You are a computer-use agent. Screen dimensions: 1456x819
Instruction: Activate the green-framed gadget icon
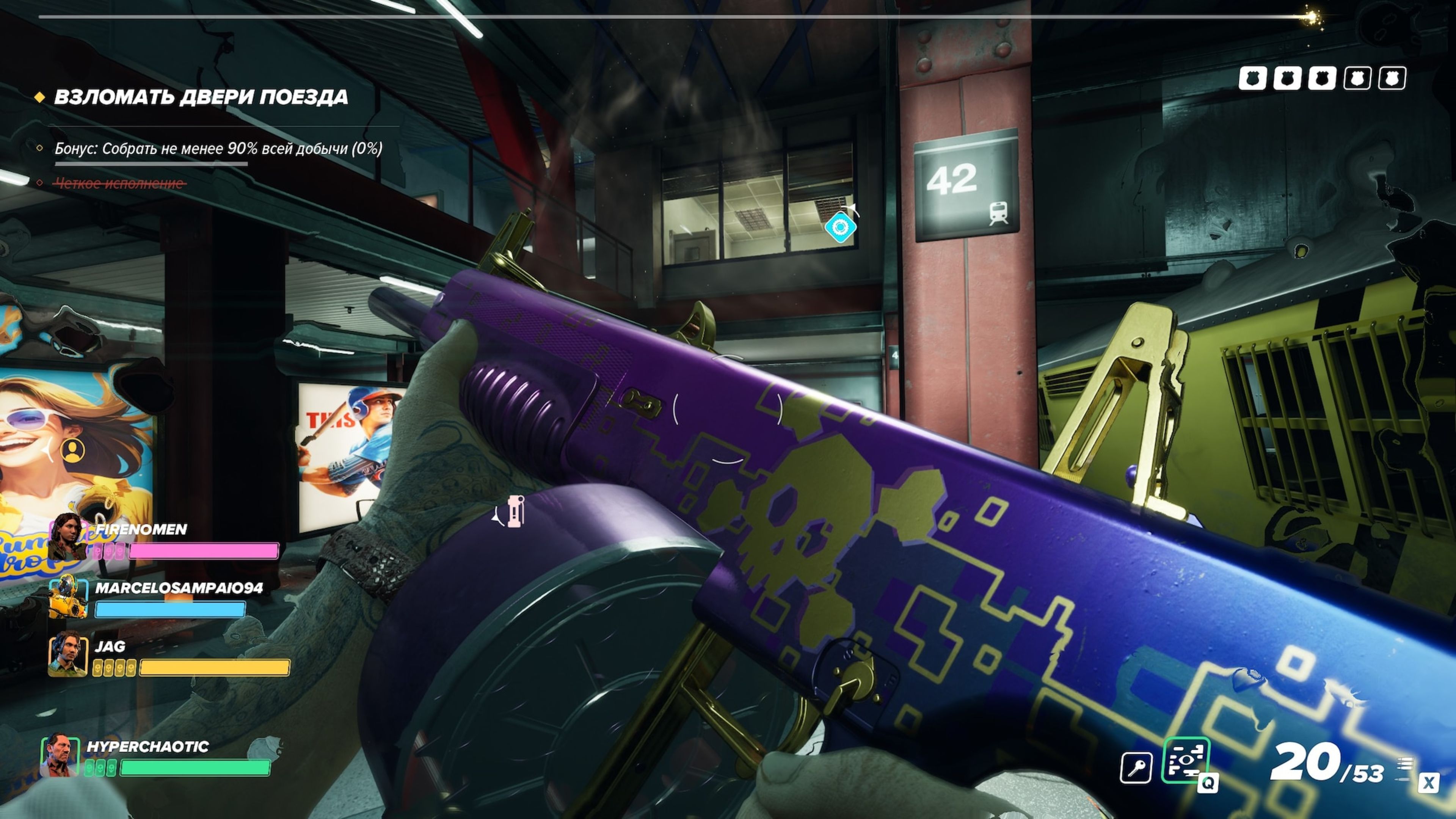(1186, 761)
